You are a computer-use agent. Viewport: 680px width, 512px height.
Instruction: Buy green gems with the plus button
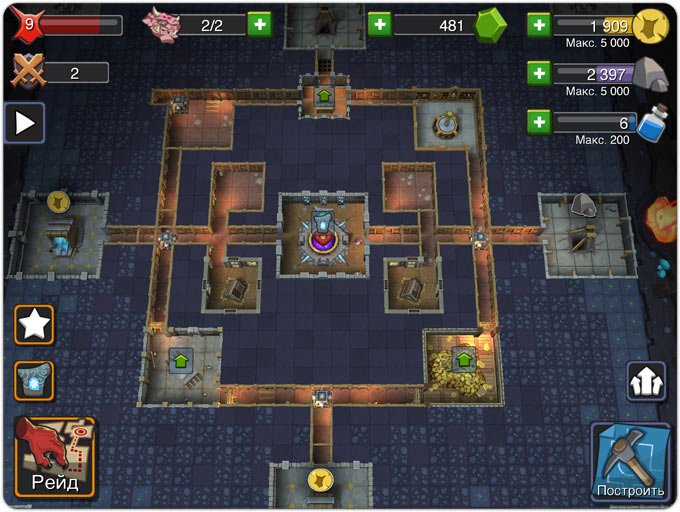(x=379, y=24)
